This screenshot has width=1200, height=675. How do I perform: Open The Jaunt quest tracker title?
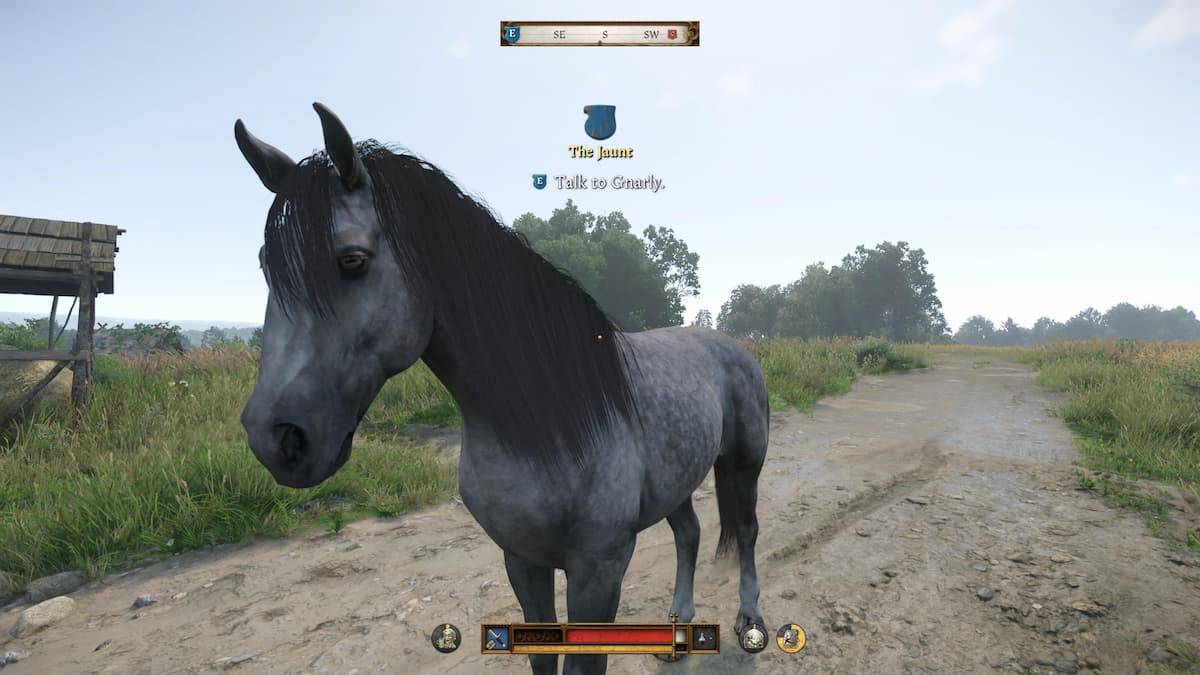(600, 152)
